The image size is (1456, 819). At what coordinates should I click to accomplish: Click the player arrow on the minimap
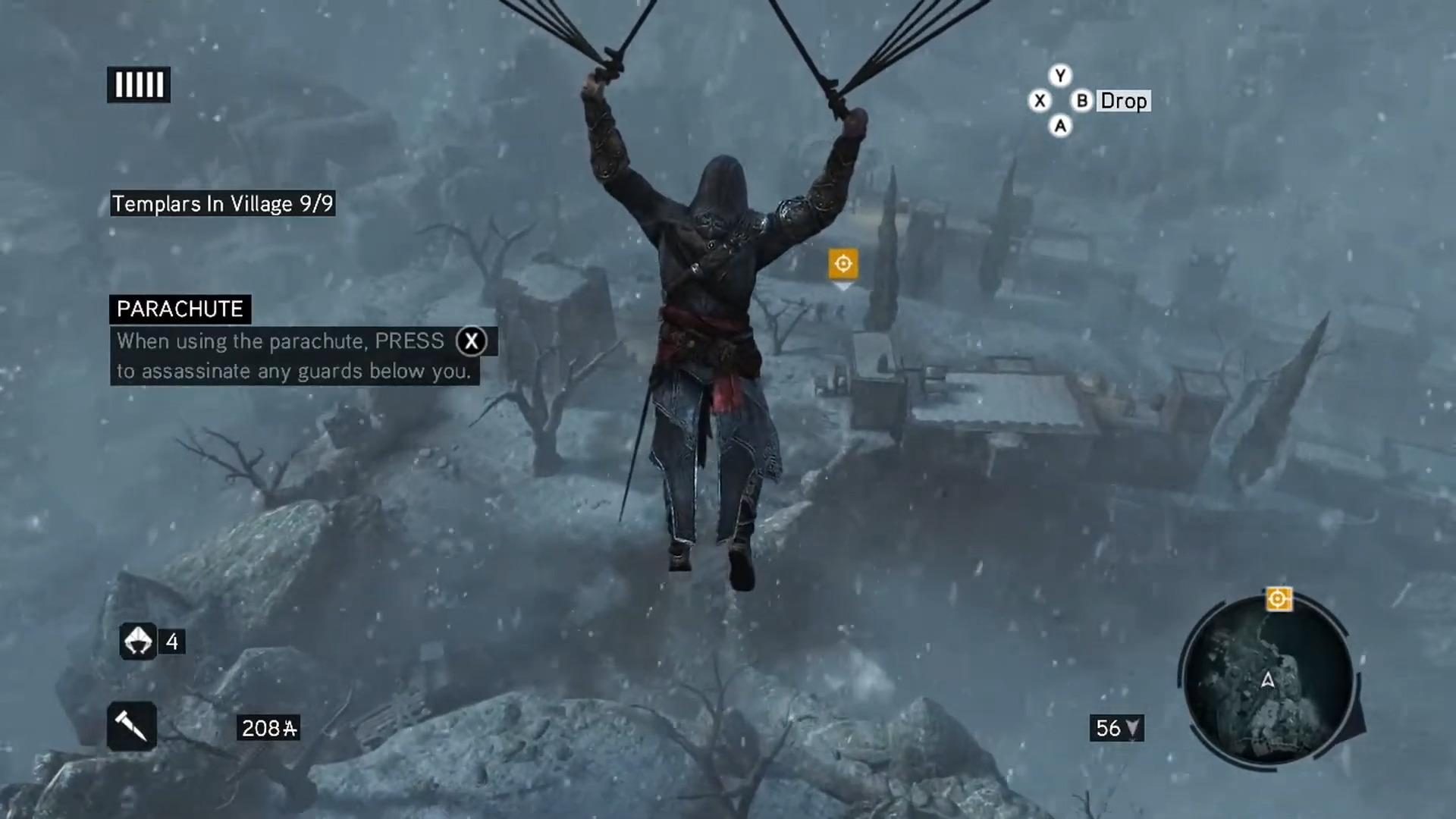click(x=1268, y=681)
